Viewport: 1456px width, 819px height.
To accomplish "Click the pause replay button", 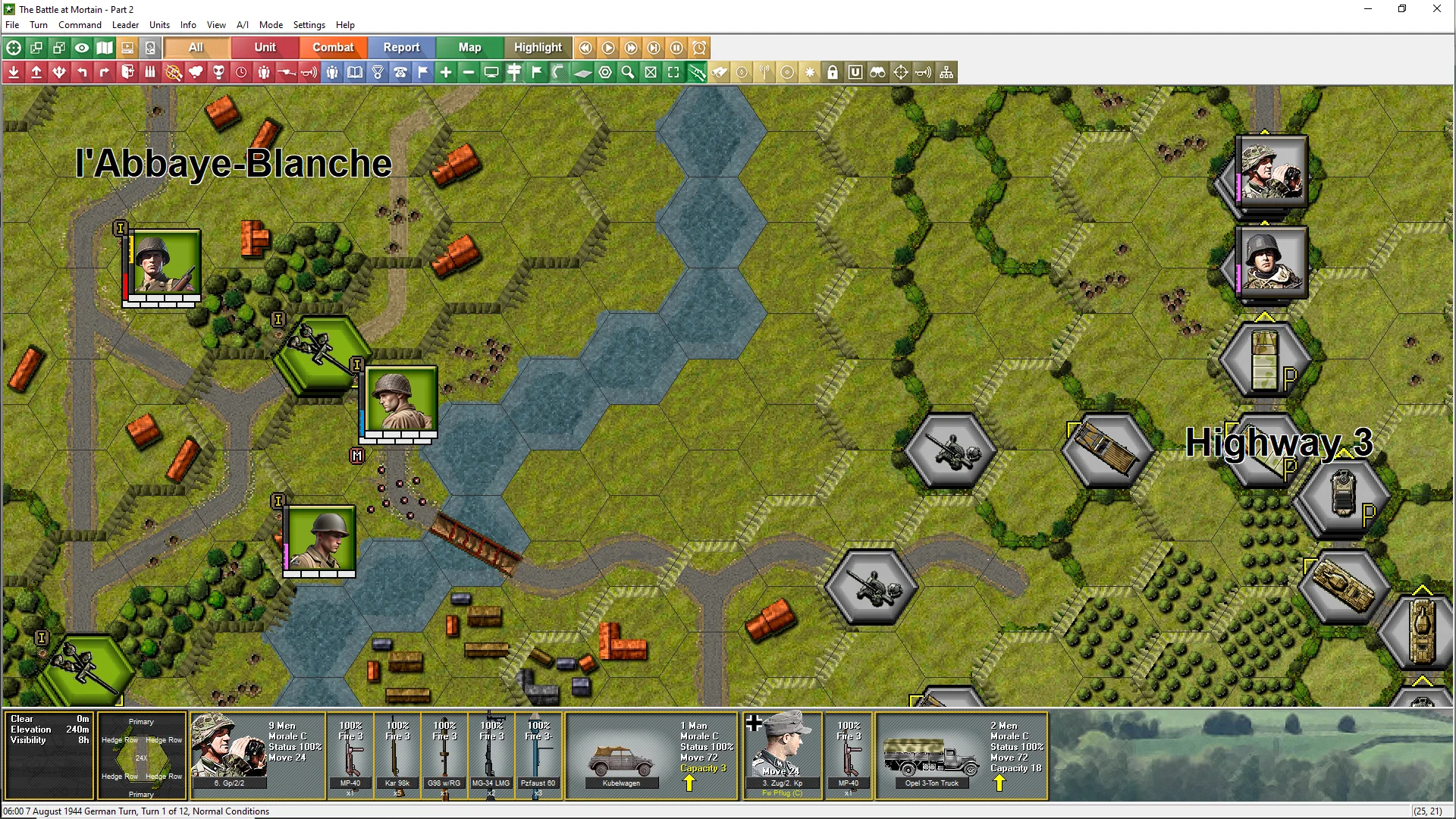I will [676, 48].
